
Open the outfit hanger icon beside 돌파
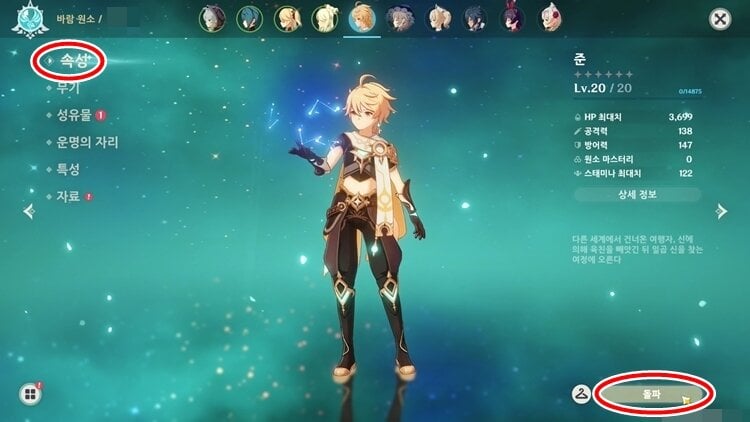tap(581, 394)
